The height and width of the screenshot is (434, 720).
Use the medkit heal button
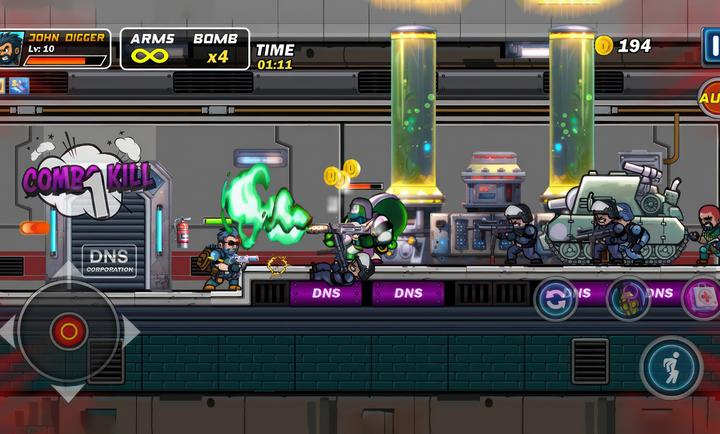[x=702, y=298]
